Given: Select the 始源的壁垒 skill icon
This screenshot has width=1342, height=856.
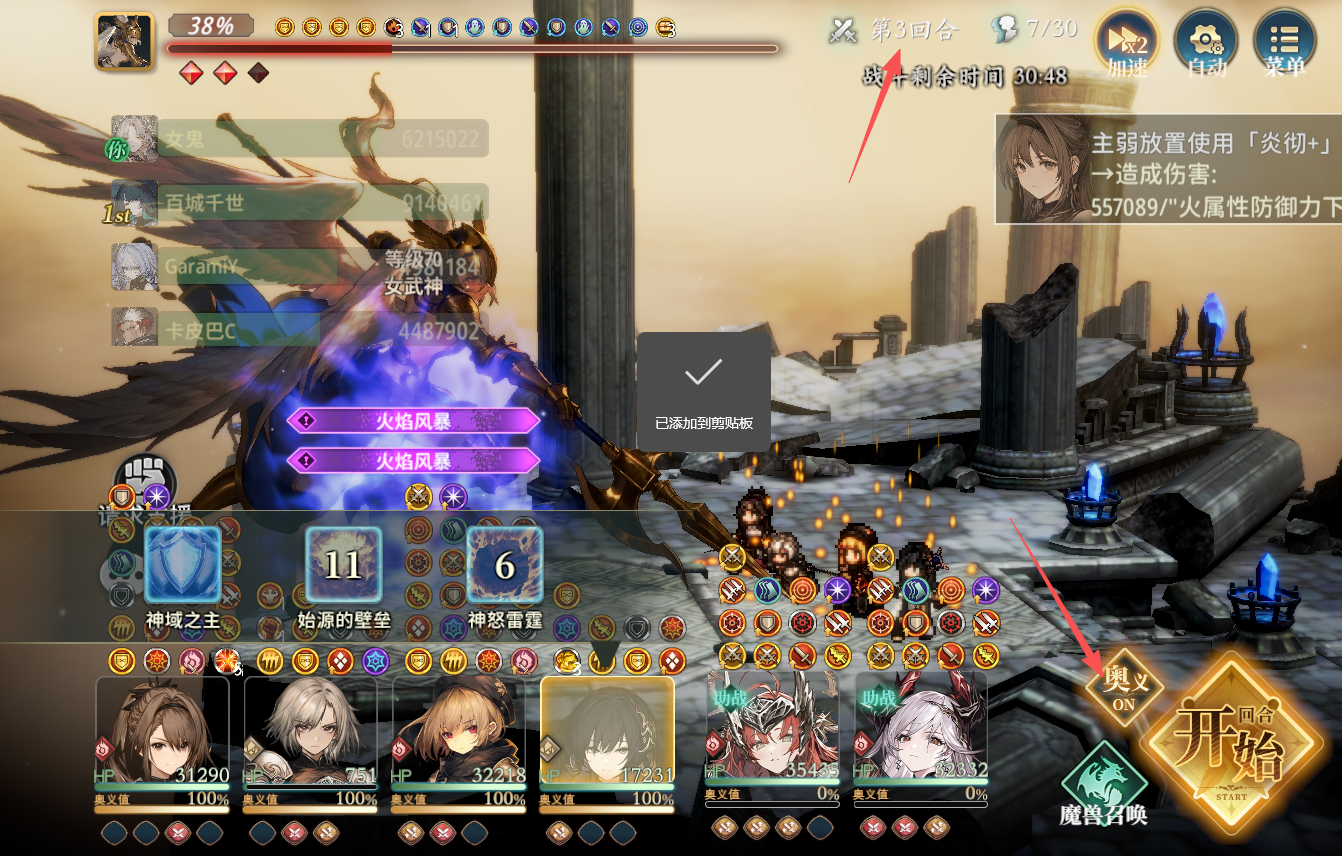Looking at the screenshot, I should coord(343,566).
